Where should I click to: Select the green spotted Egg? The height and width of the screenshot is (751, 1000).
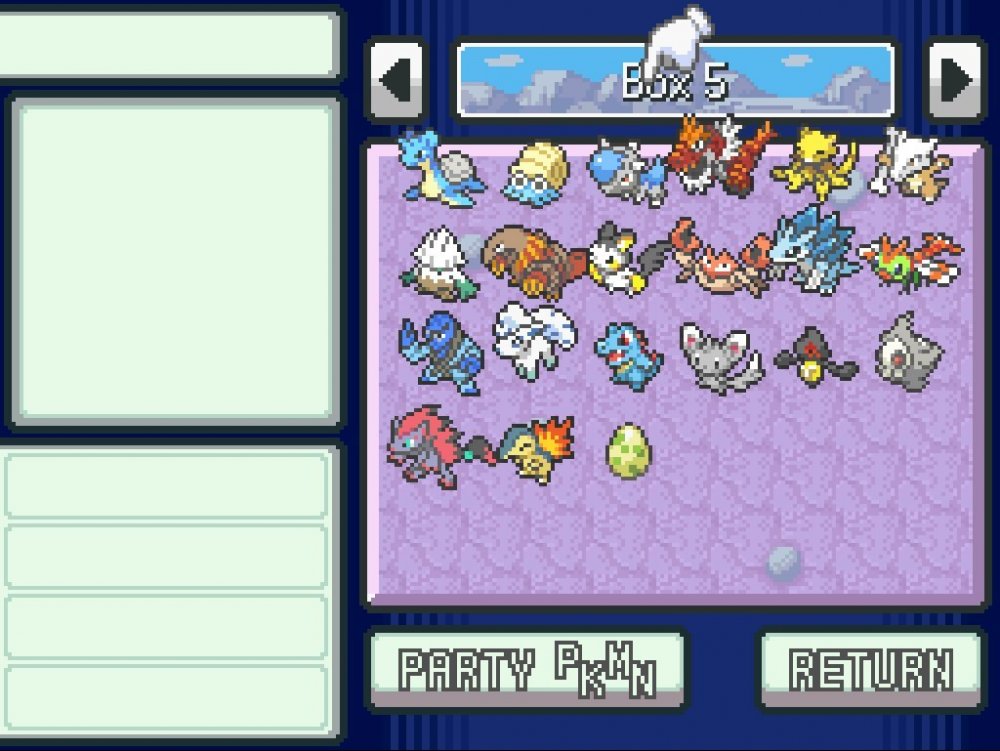coord(628,450)
